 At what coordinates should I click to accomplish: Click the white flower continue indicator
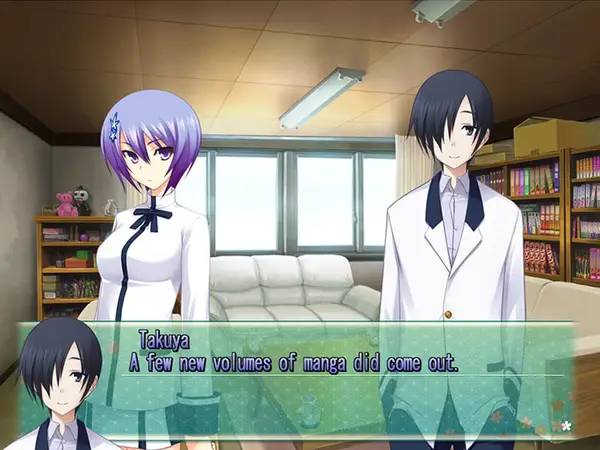566,426
